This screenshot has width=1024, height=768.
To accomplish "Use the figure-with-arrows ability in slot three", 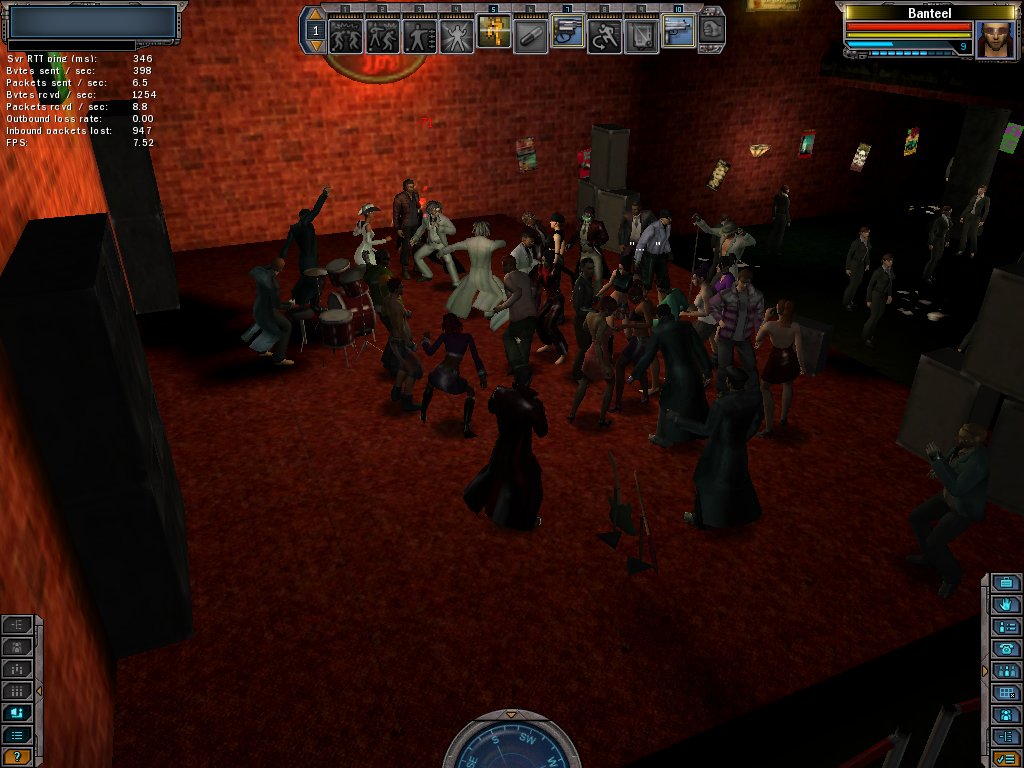I will tap(419, 36).
